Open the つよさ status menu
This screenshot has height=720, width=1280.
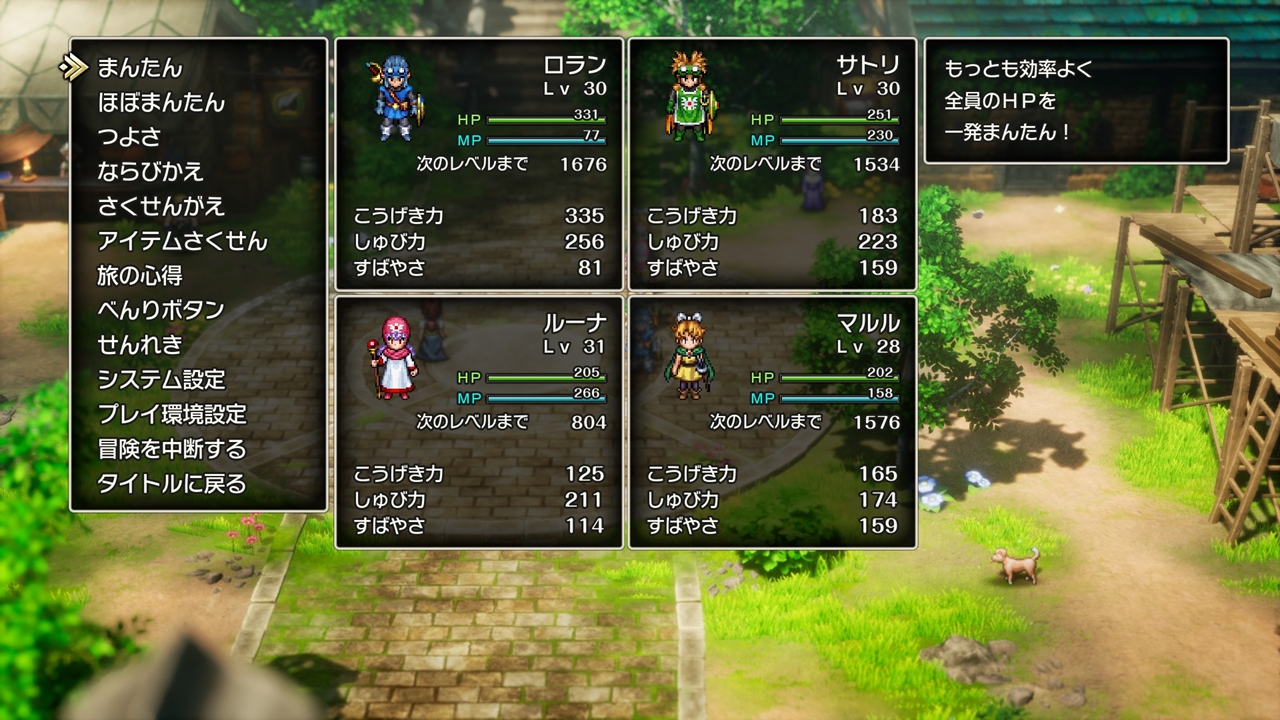pyautogui.click(x=129, y=137)
